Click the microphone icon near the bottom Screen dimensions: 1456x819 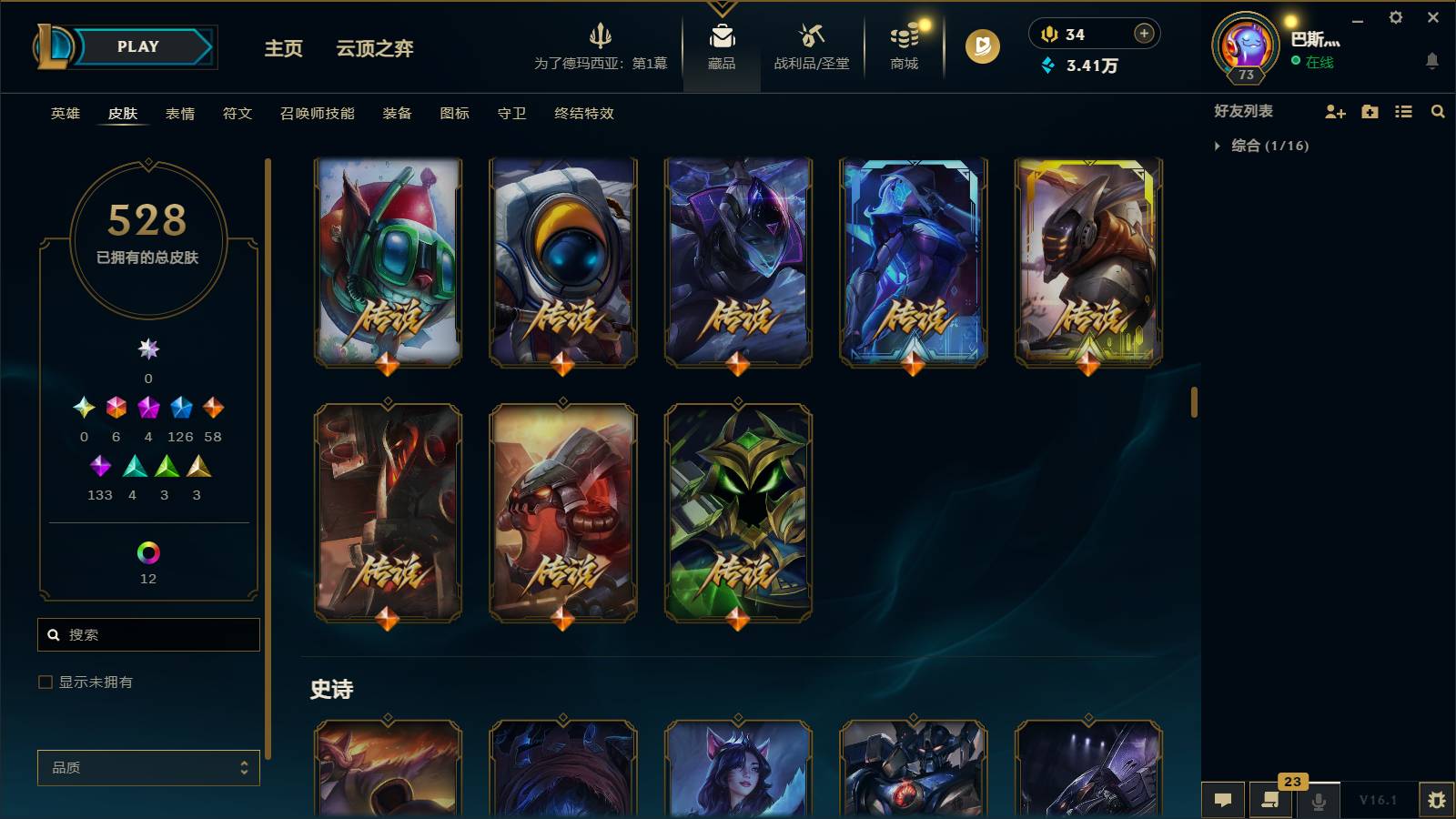[1318, 800]
